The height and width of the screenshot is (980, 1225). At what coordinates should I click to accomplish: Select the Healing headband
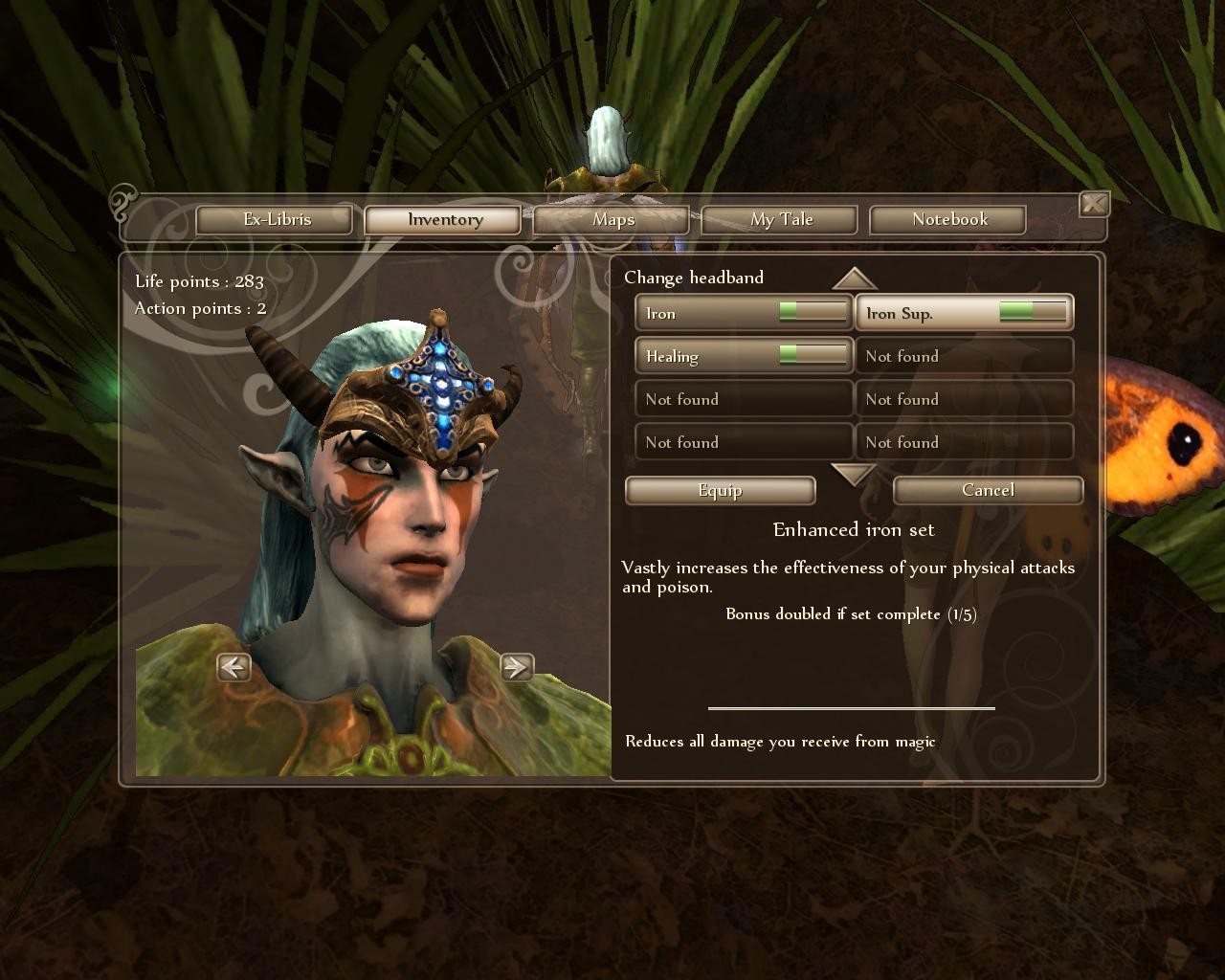click(x=744, y=356)
